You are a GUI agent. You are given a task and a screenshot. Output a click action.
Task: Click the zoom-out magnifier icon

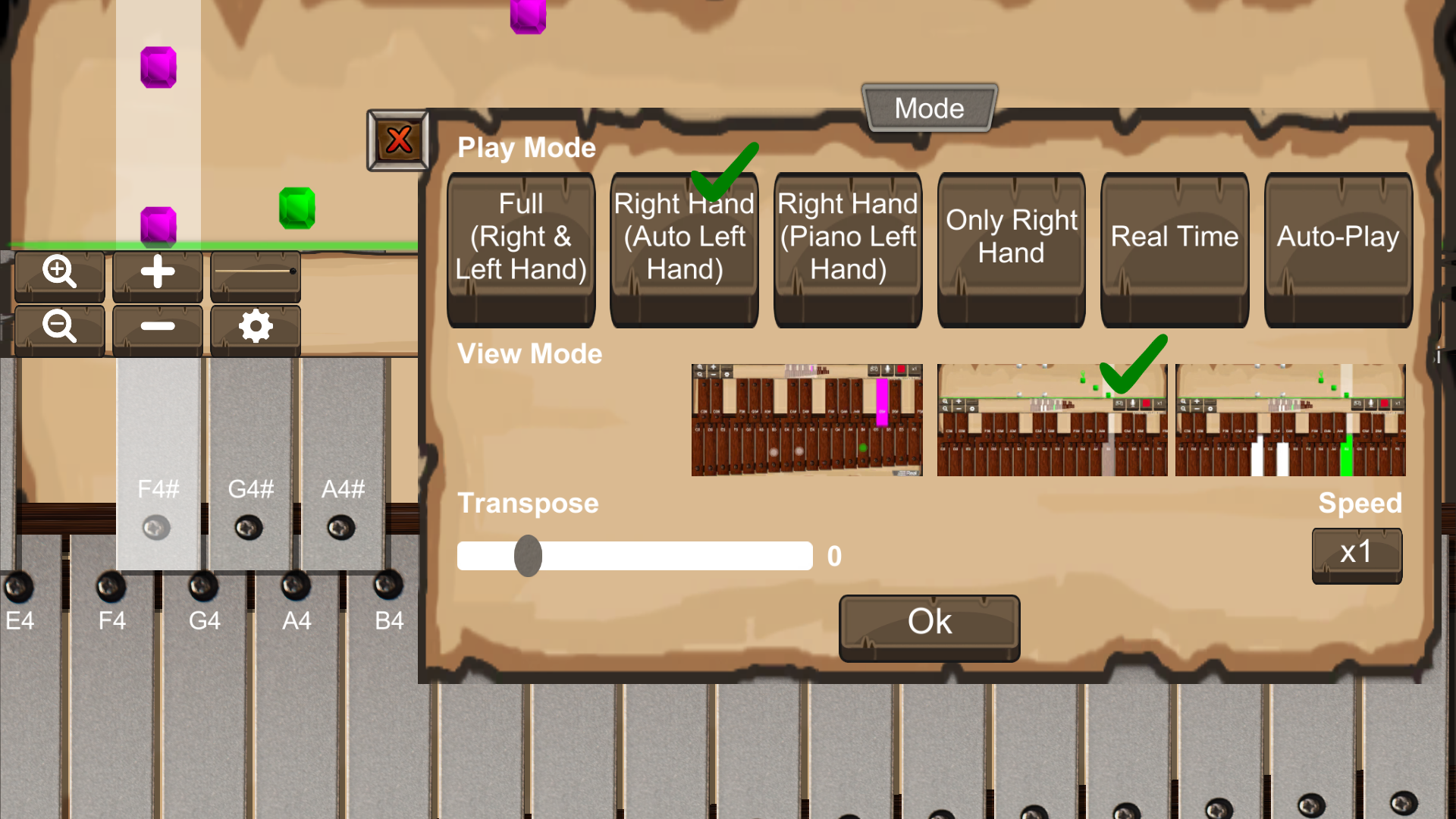click(60, 328)
